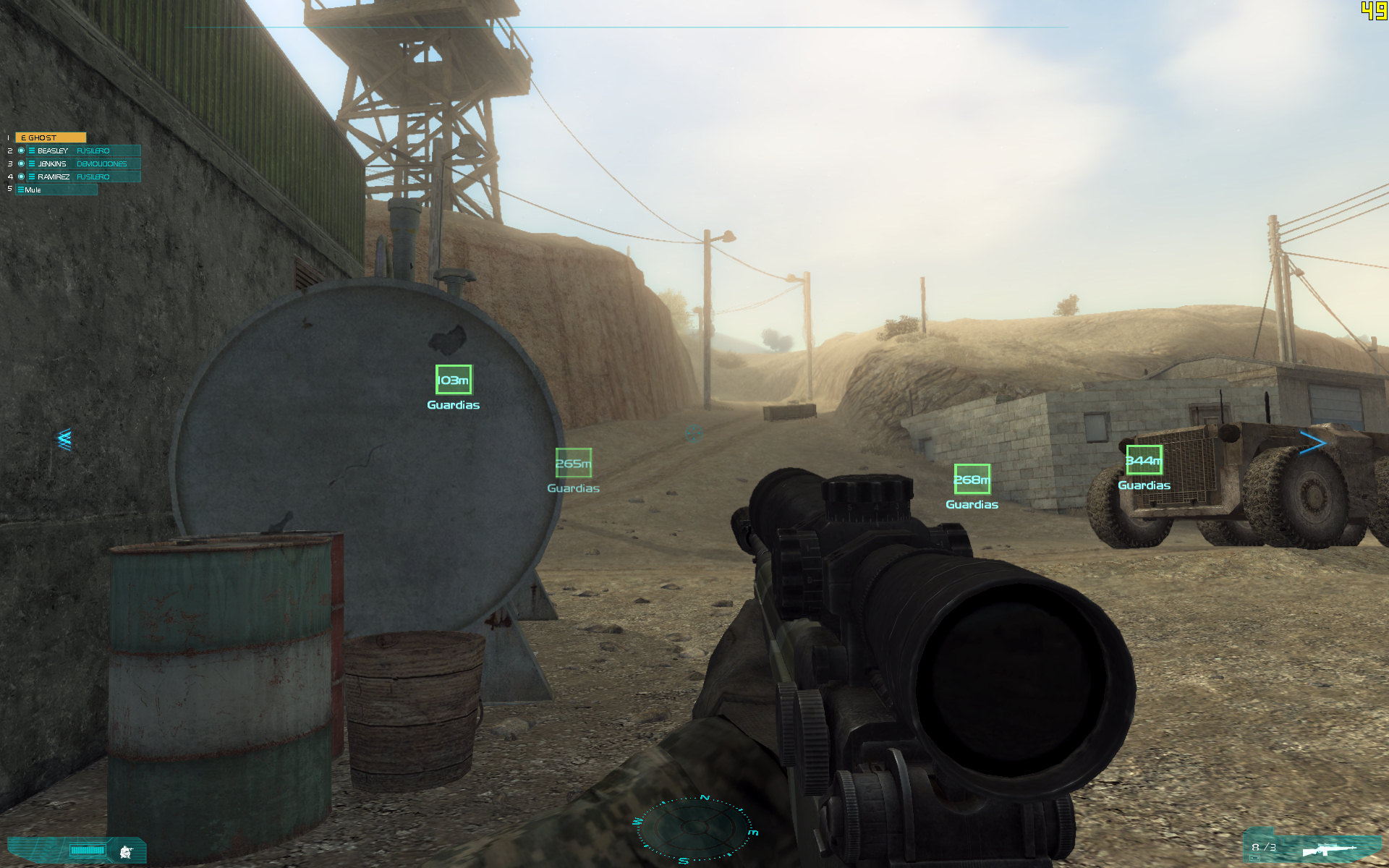Target the 265m Guardias marker

pyautogui.click(x=573, y=463)
